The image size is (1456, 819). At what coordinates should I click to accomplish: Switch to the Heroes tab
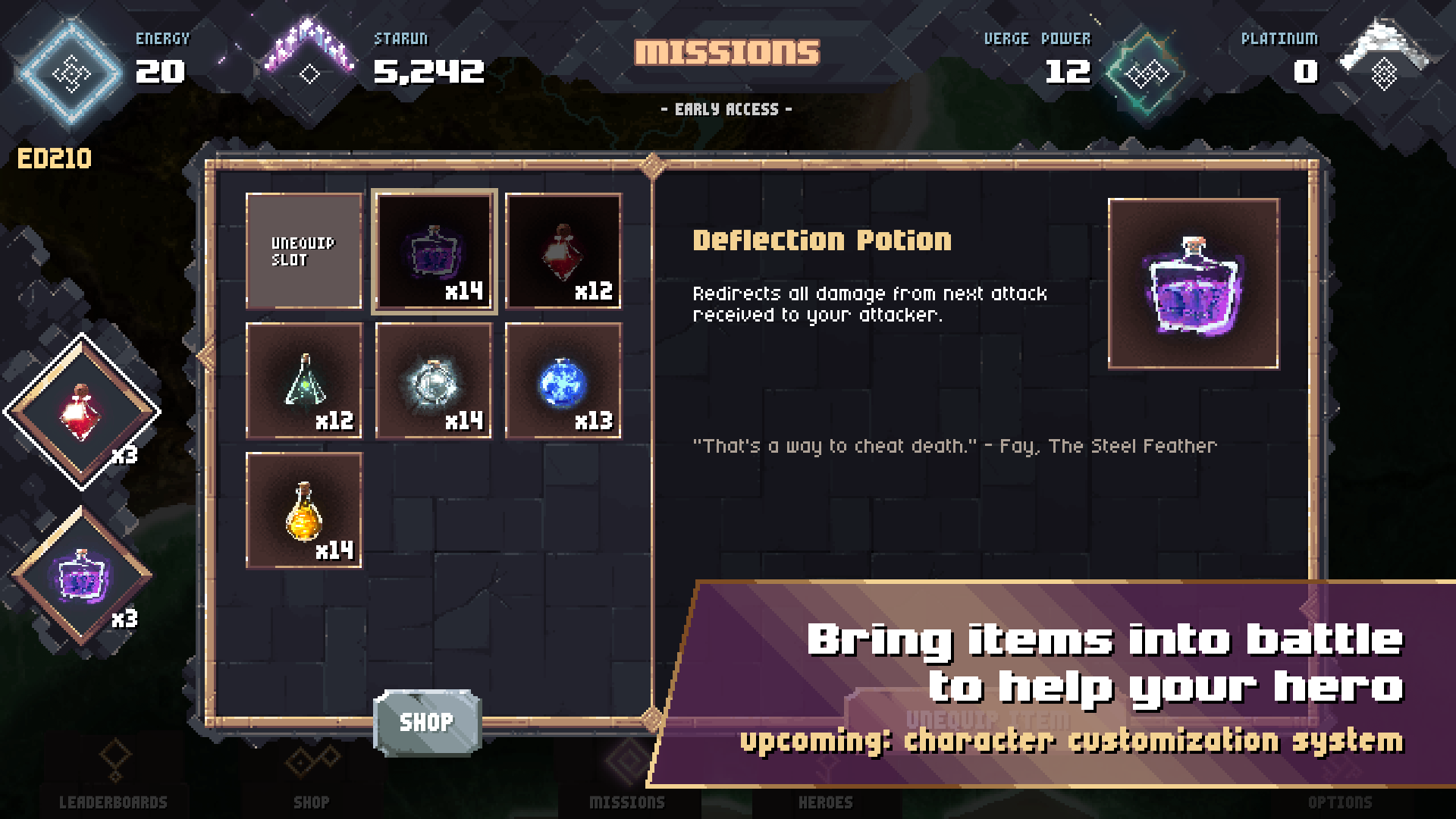coord(826,802)
